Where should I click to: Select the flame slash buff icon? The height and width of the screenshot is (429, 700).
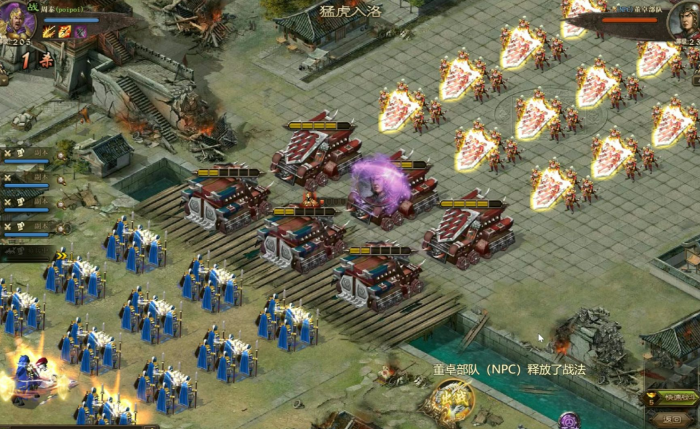click(48, 32)
